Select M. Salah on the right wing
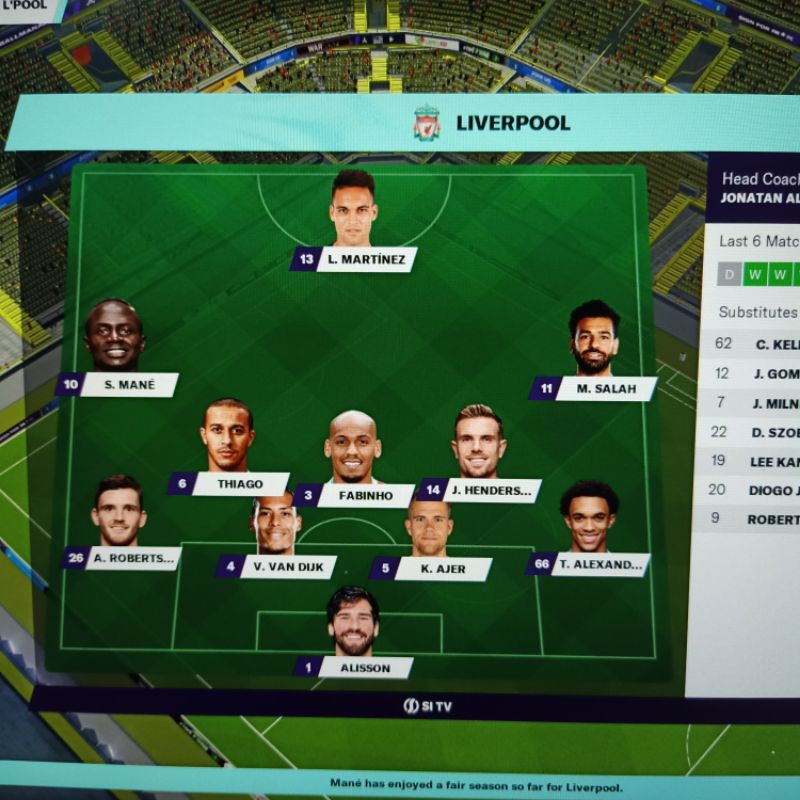Viewport: 800px width, 800px height. click(605, 389)
